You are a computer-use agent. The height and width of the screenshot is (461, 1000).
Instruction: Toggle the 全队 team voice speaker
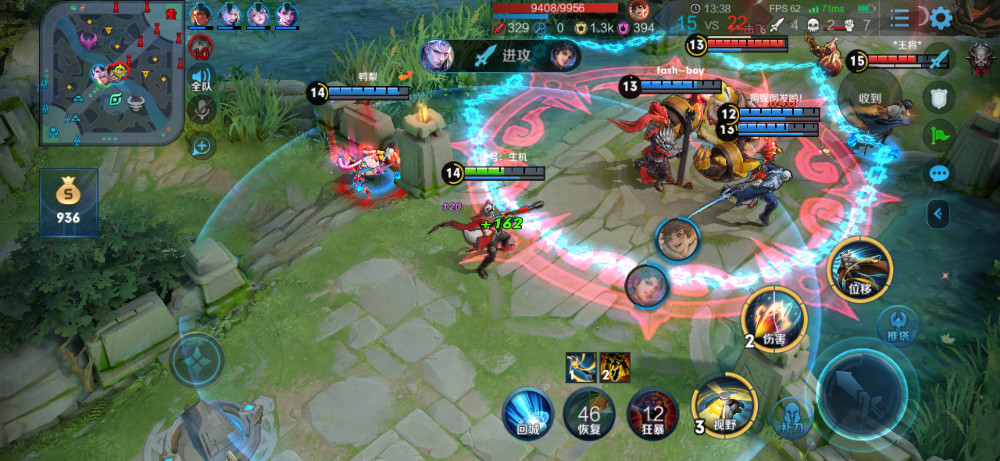click(203, 80)
